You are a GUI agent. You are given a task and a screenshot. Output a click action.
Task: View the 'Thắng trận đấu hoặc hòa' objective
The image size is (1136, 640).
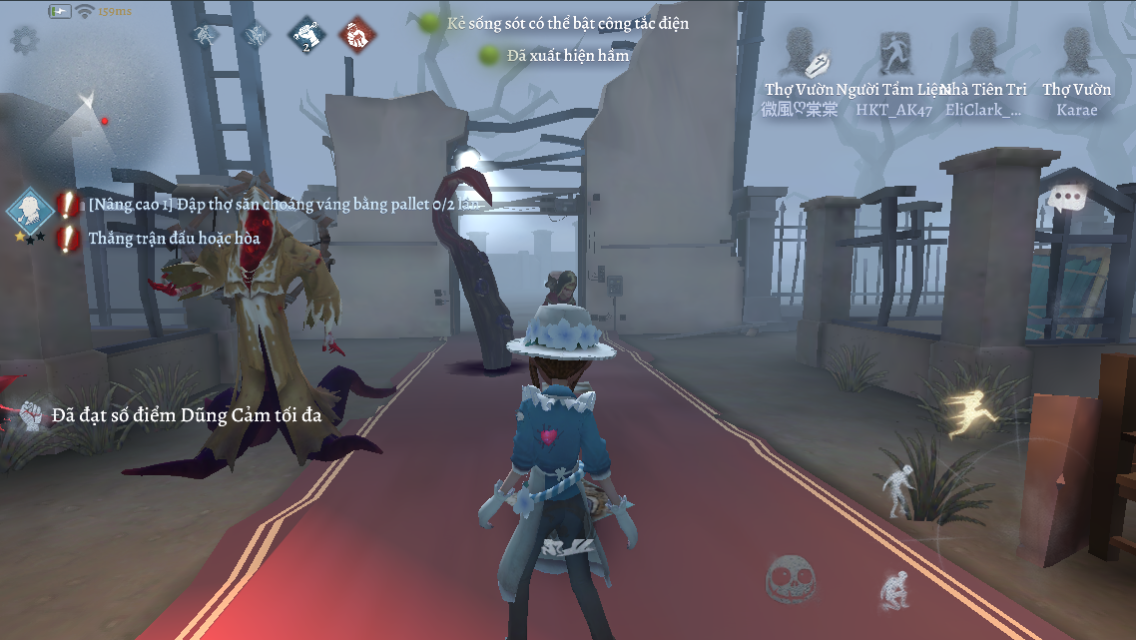pyautogui.click(x=174, y=238)
